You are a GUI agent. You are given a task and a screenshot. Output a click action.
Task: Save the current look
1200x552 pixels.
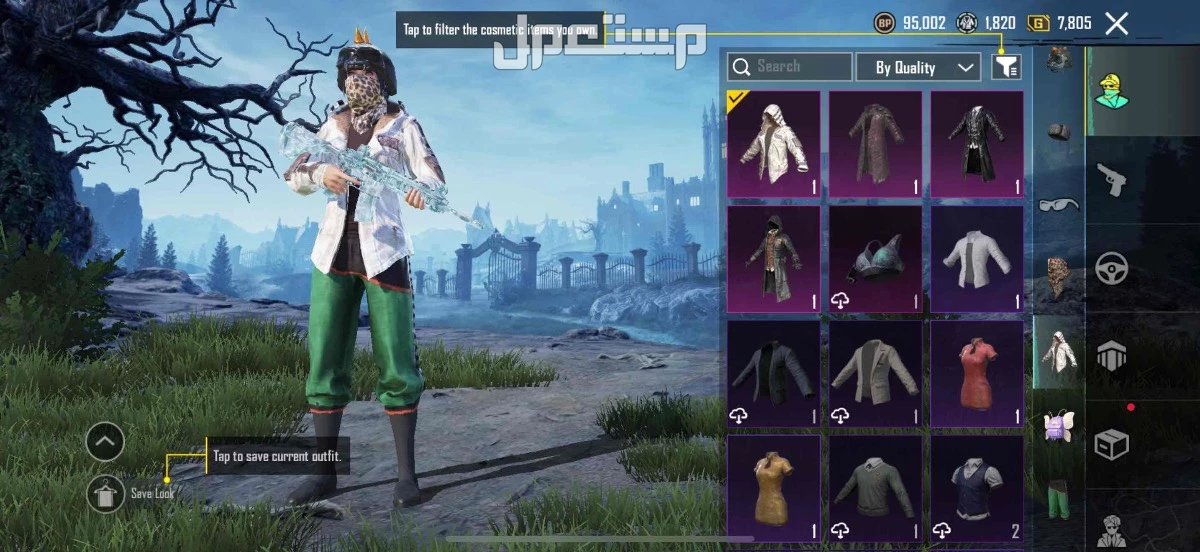pos(106,492)
